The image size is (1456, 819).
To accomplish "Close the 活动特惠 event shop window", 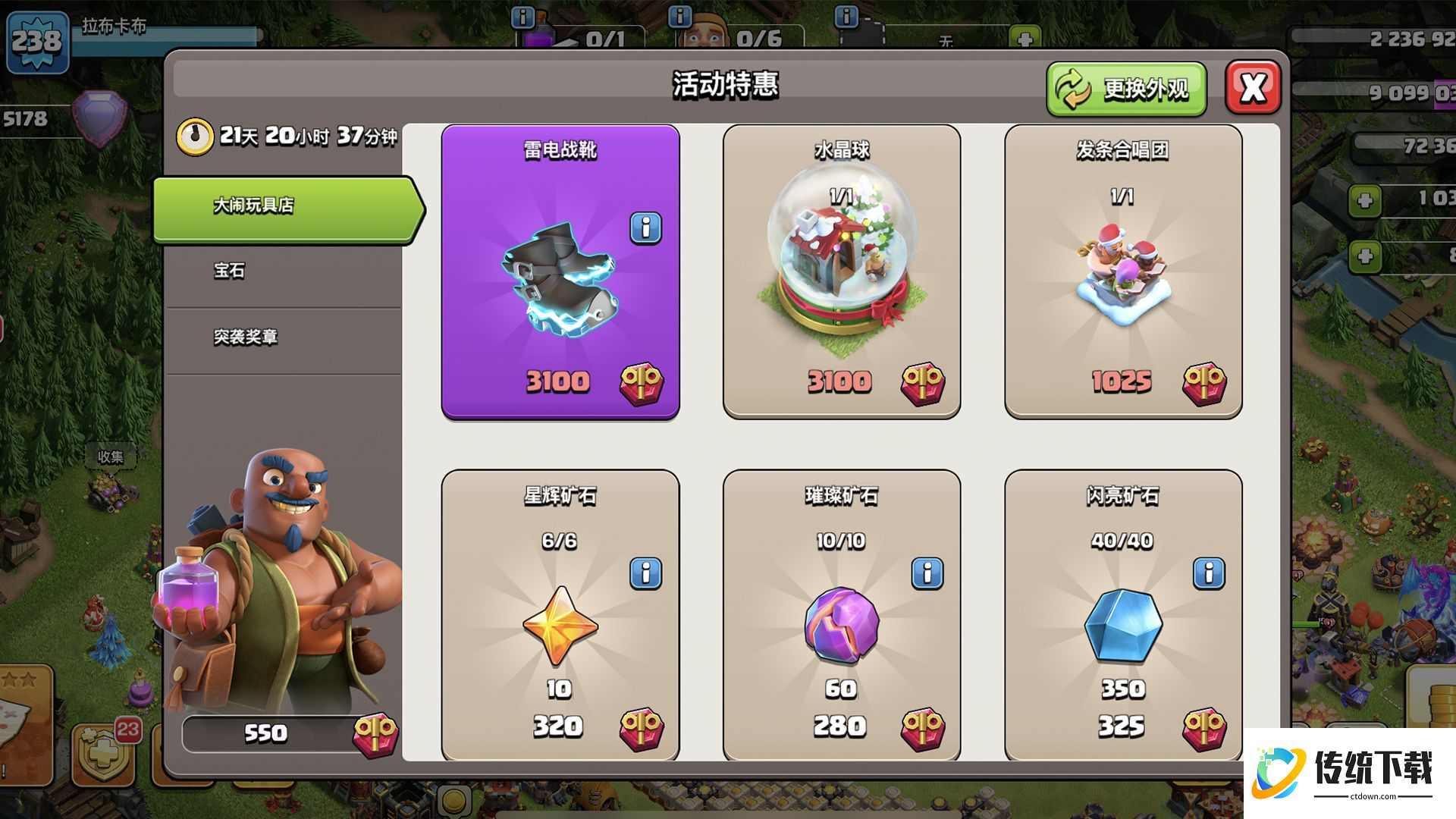I will 1253,88.
